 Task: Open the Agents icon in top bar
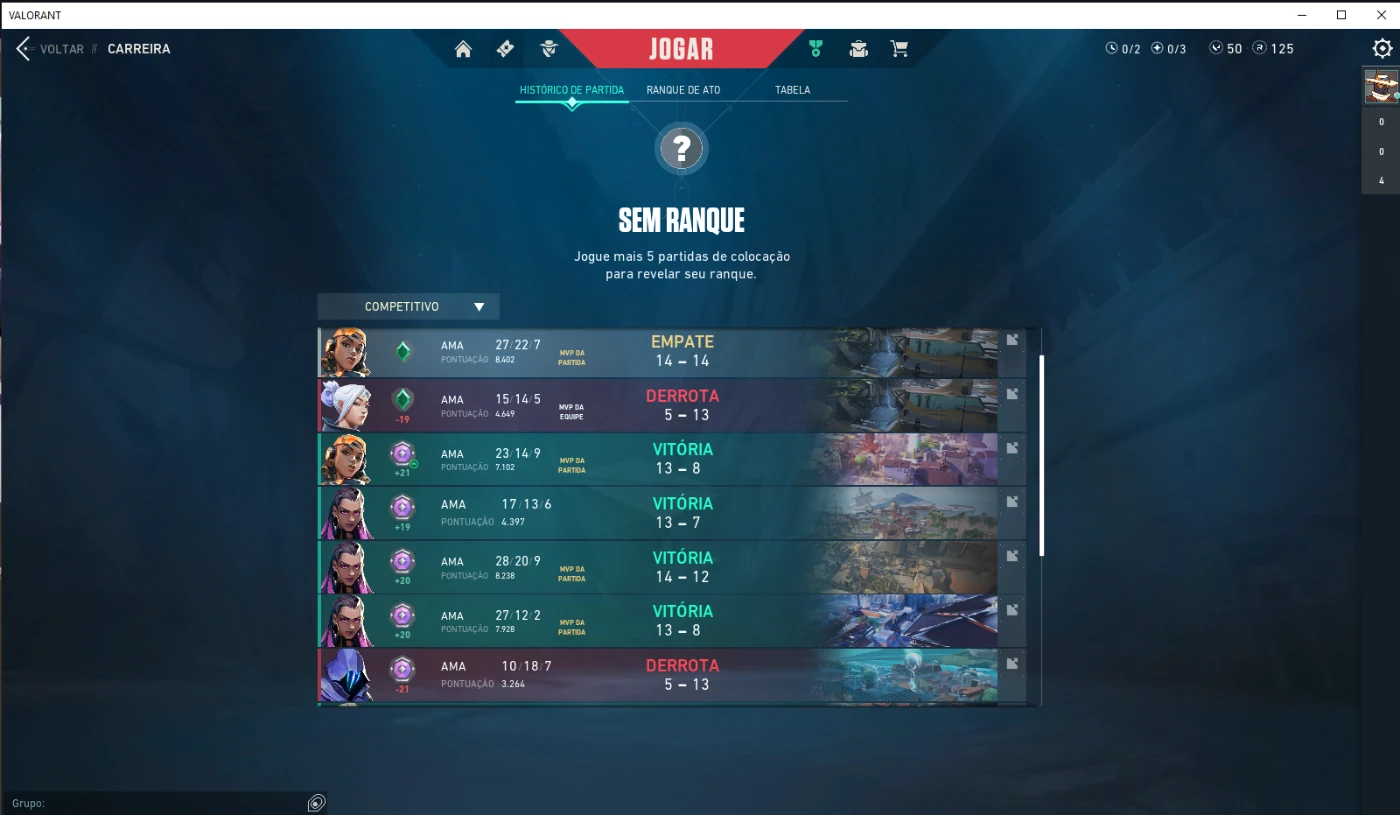[546, 48]
